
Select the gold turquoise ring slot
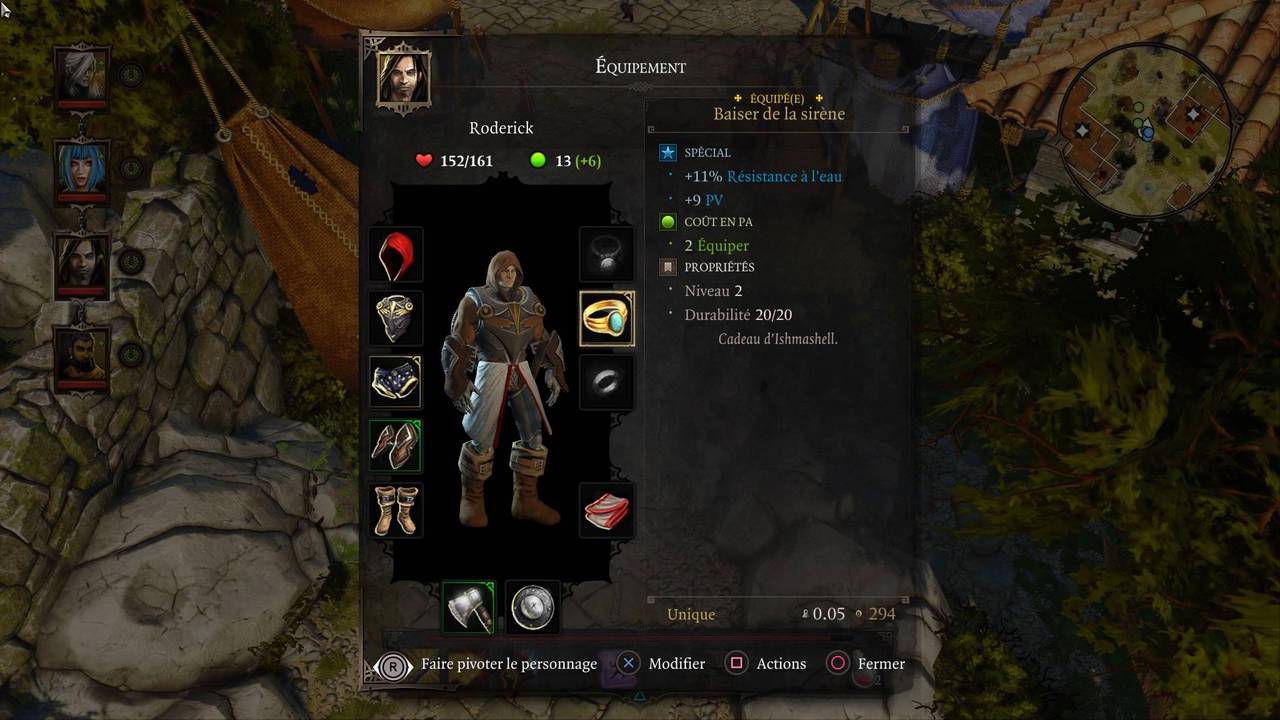pyautogui.click(x=607, y=318)
